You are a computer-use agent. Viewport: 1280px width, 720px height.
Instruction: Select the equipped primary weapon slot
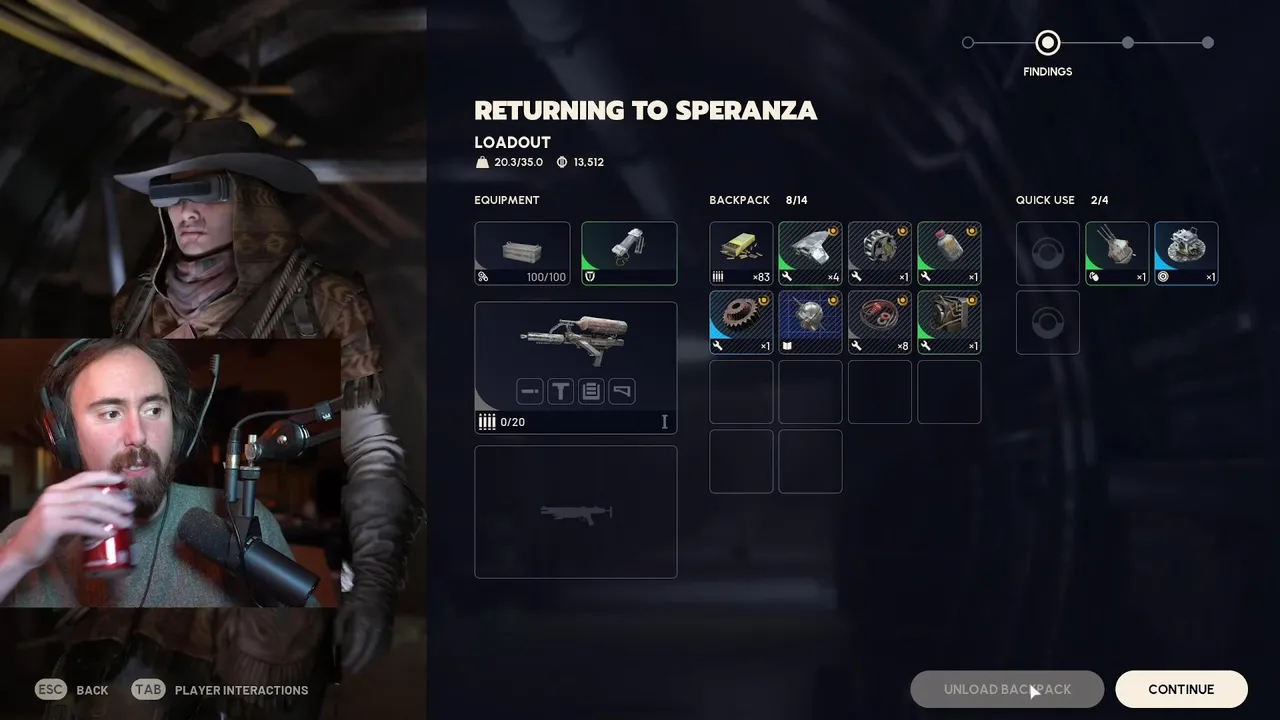tap(575, 367)
